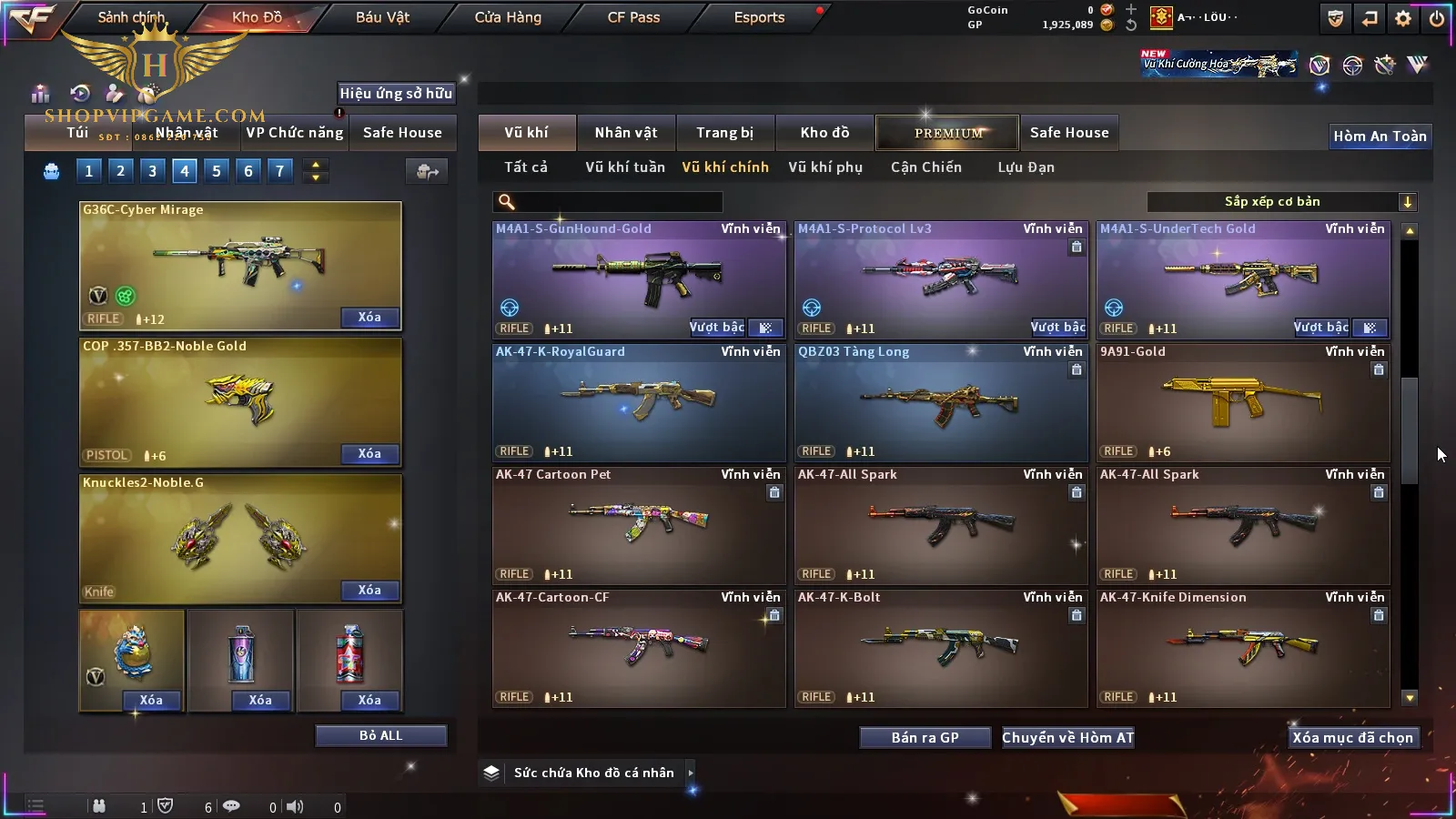Open the settings gear icon
Screen dimensions: 1456x819
click(1403, 18)
